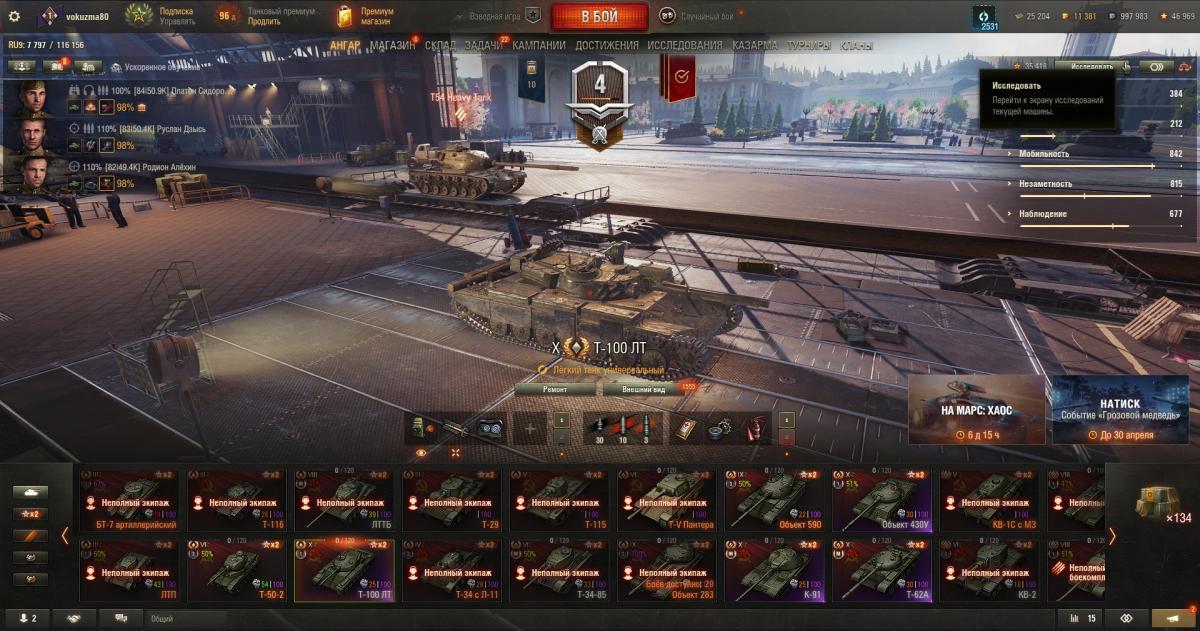Image resolution: width=1200 pixels, height=631 pixels.
Task: Open the ЗАДАЧИ tab
Action: [x=484, y=45]
